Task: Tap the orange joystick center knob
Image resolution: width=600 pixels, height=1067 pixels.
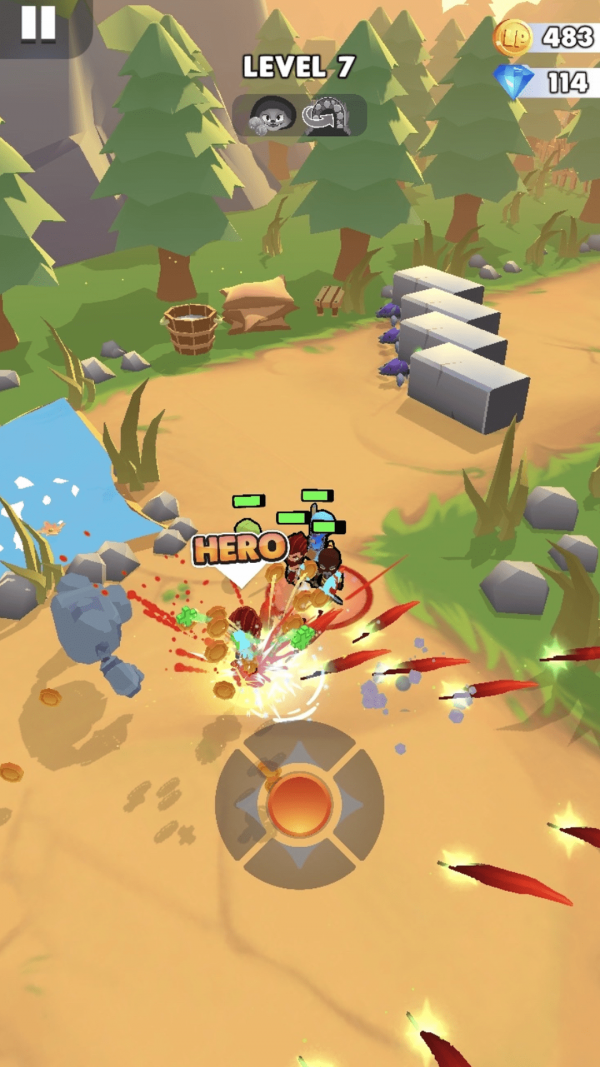Action: 299,804
